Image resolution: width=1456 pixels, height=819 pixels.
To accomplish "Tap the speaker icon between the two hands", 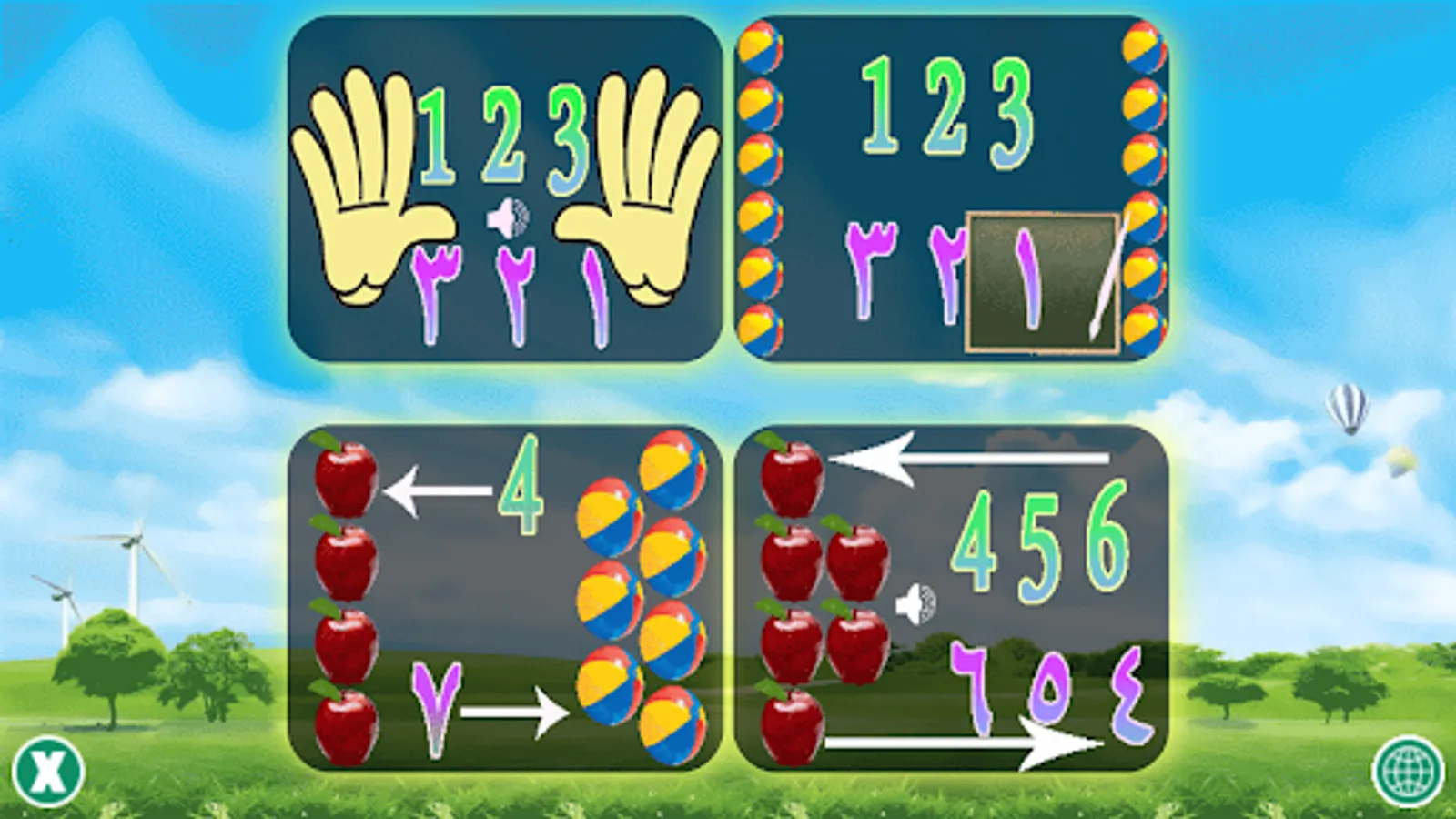I will click(506, 216).
